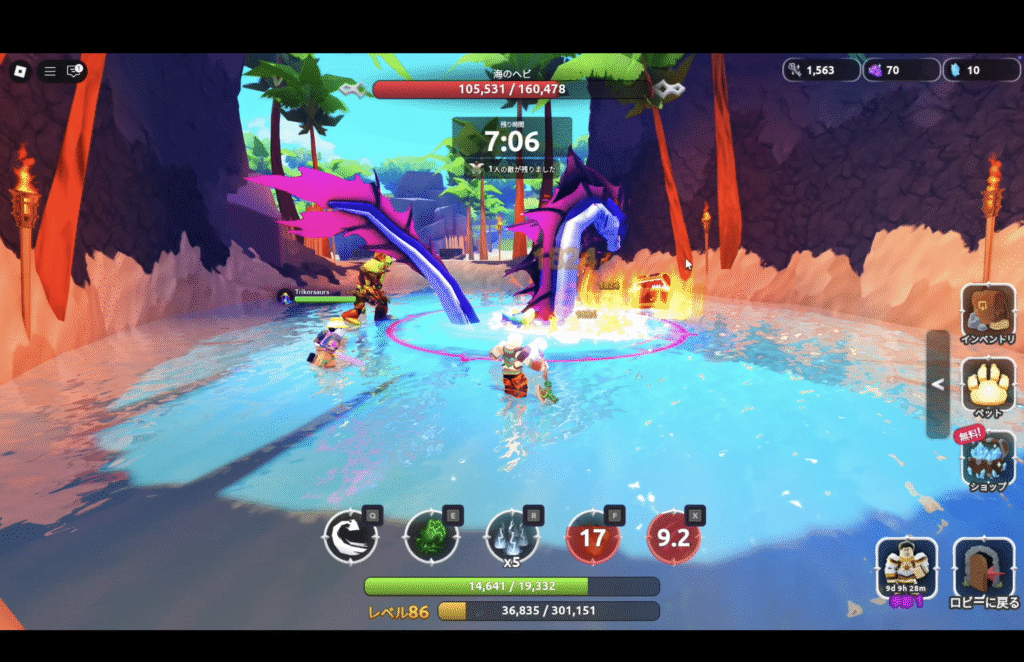Collapse the side menu with the arrow tab
This screenshot has width=1024, height=662.
coord(937,384)
